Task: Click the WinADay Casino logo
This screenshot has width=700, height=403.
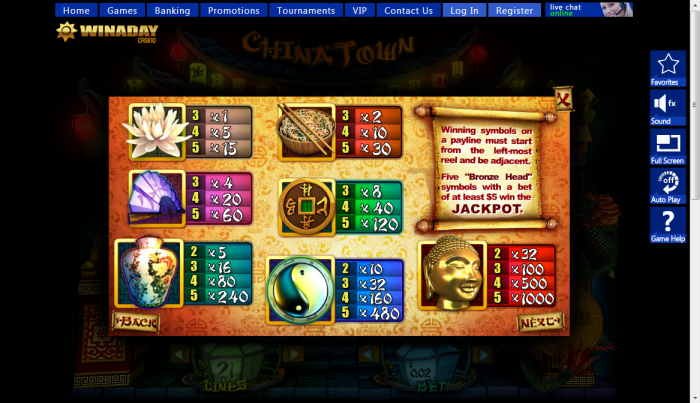Action: click(96, 31)
